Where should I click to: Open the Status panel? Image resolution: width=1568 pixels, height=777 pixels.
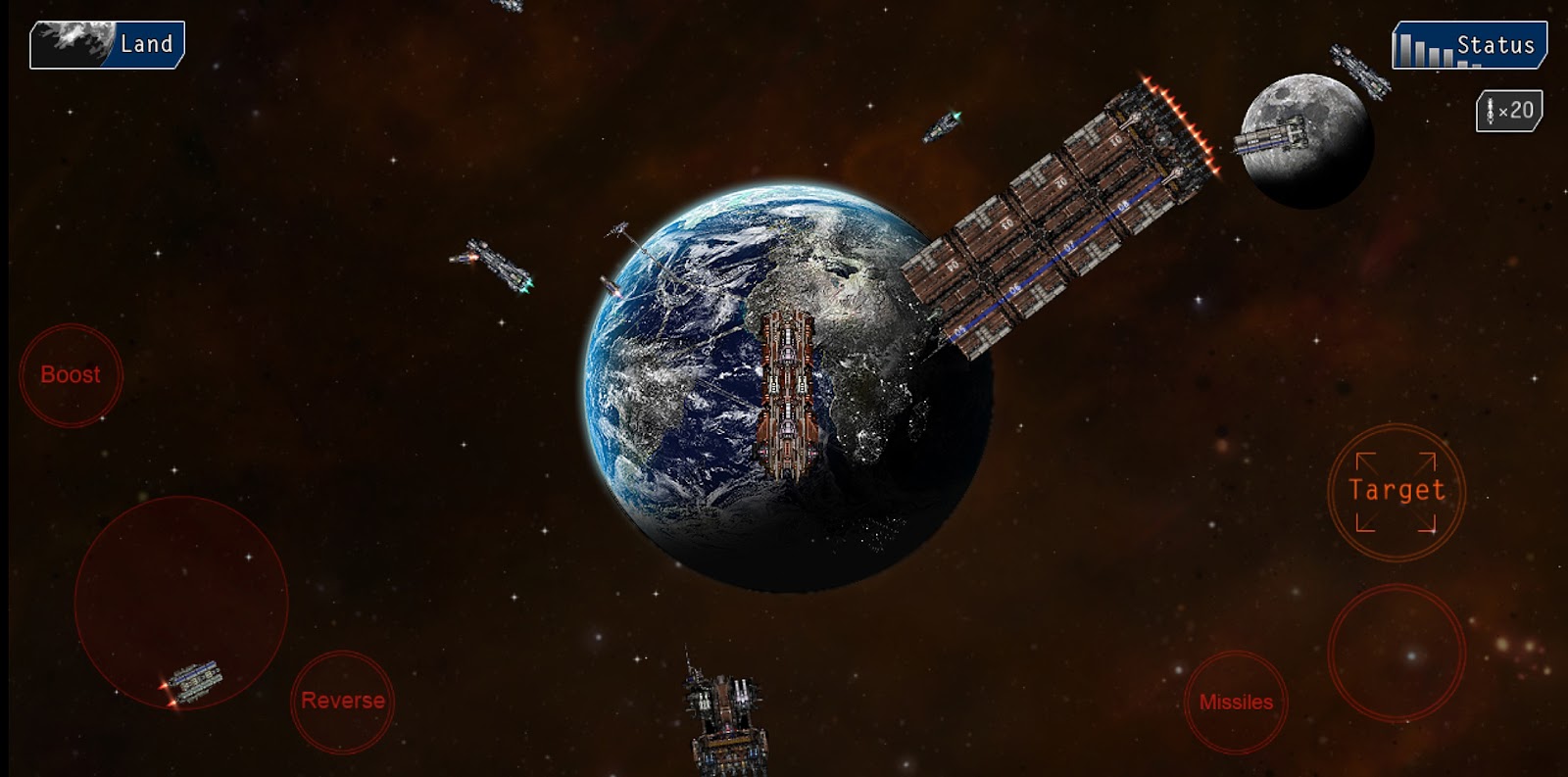coord(1469,45)
